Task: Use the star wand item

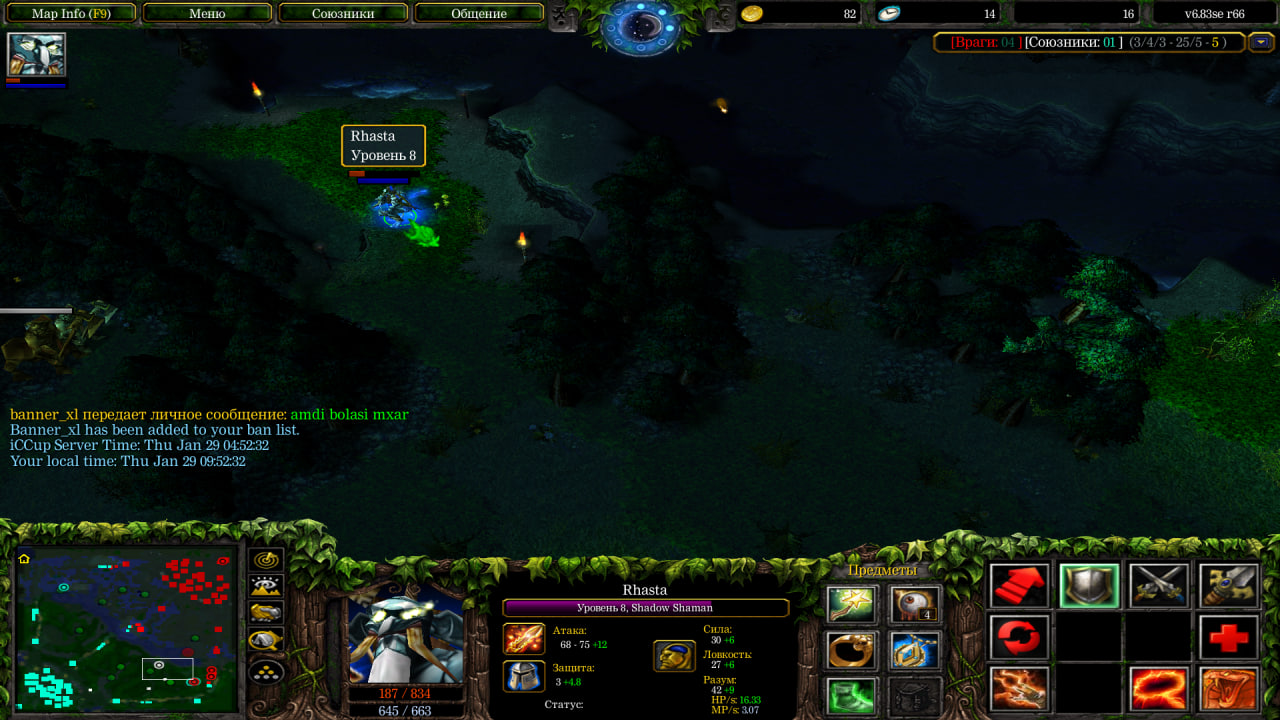Action: click(x=852, y=605)
